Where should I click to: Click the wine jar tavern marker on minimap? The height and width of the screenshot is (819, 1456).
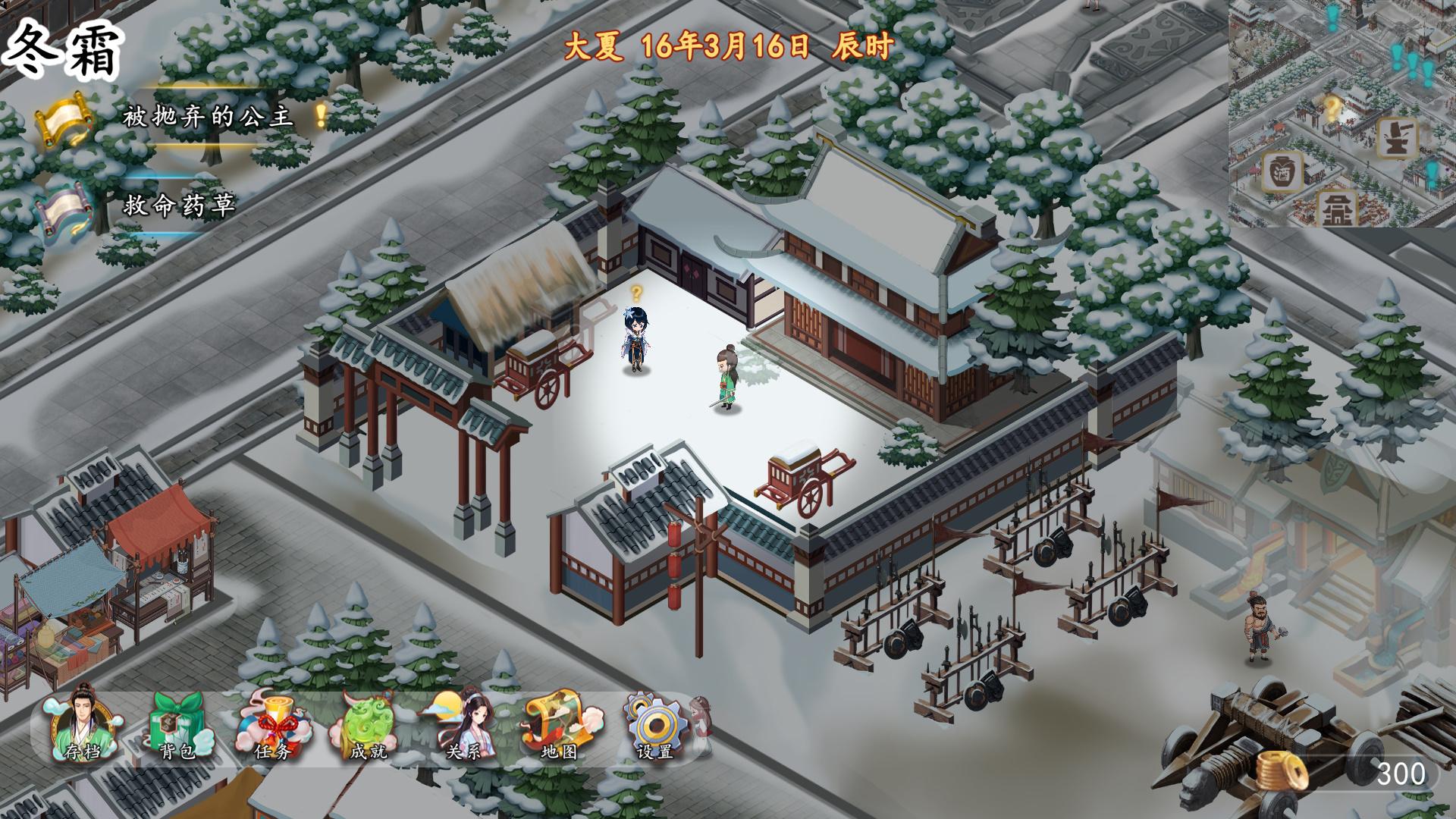coord(1282,171)
